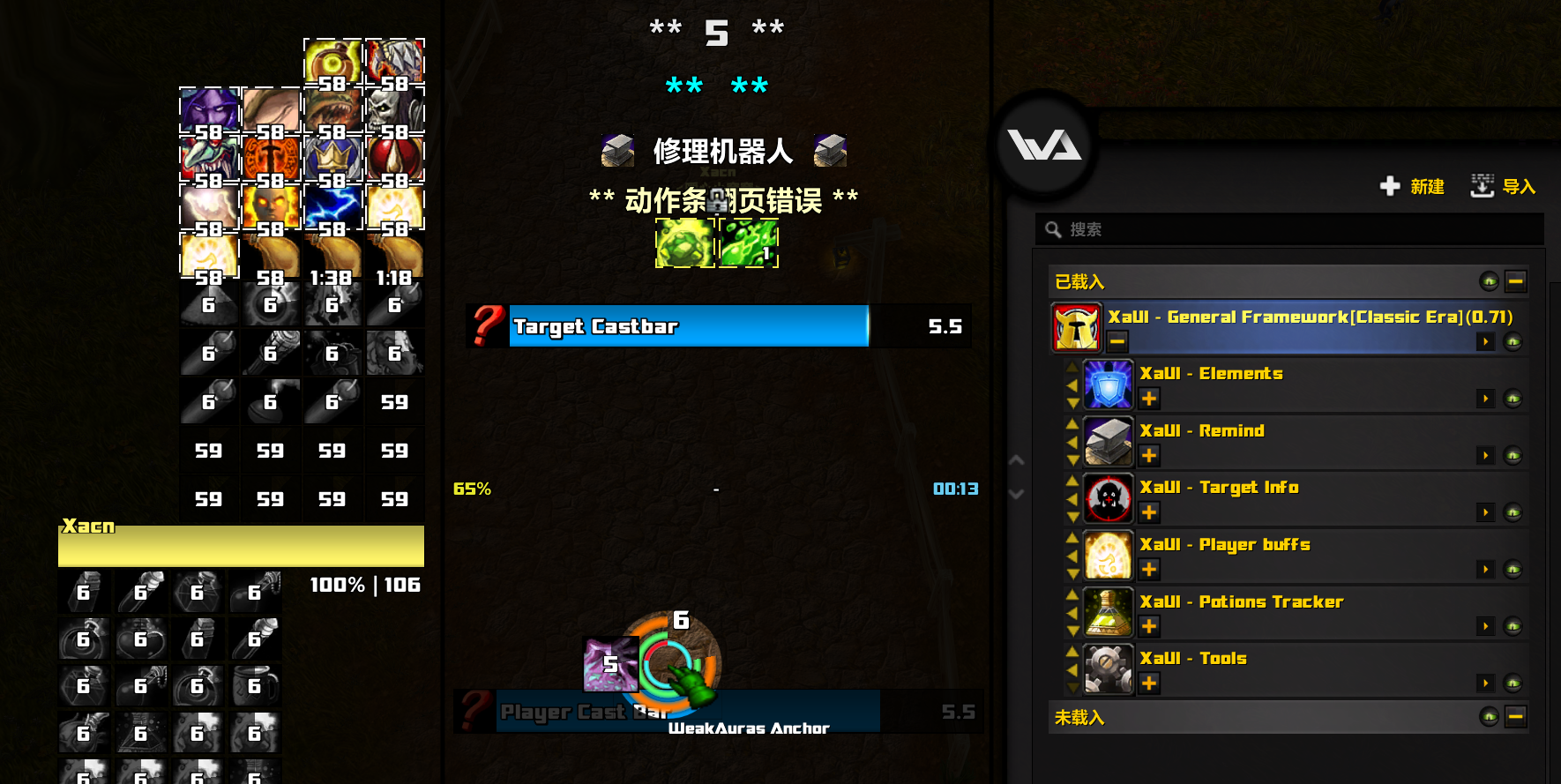The image size is (1561, 784).
Task: Select XaUI - General Framework group
Action: pyautogui.click(x=1310, y=317)
